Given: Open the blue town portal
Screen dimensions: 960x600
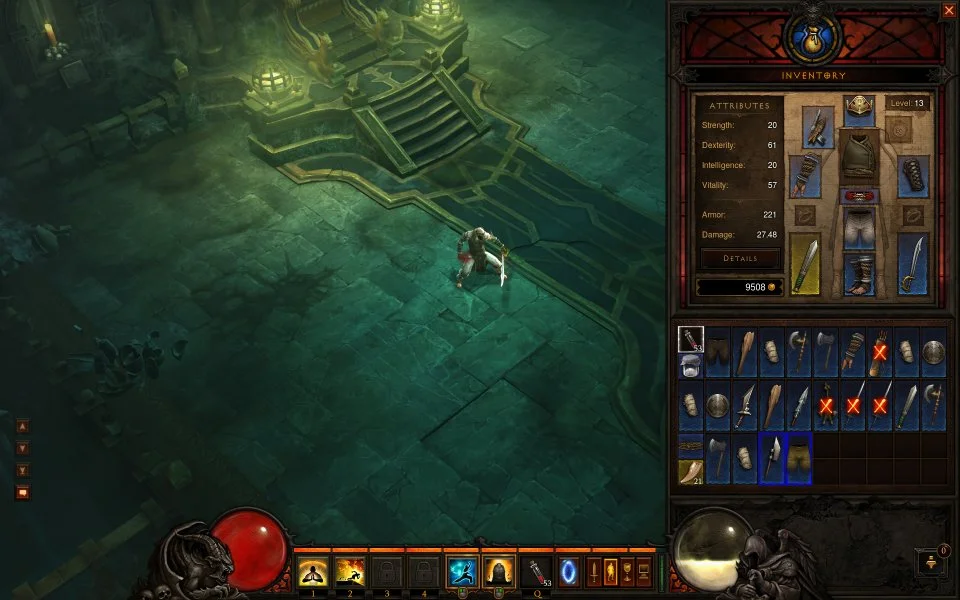Looking at the screenshot, I should 569,572.
